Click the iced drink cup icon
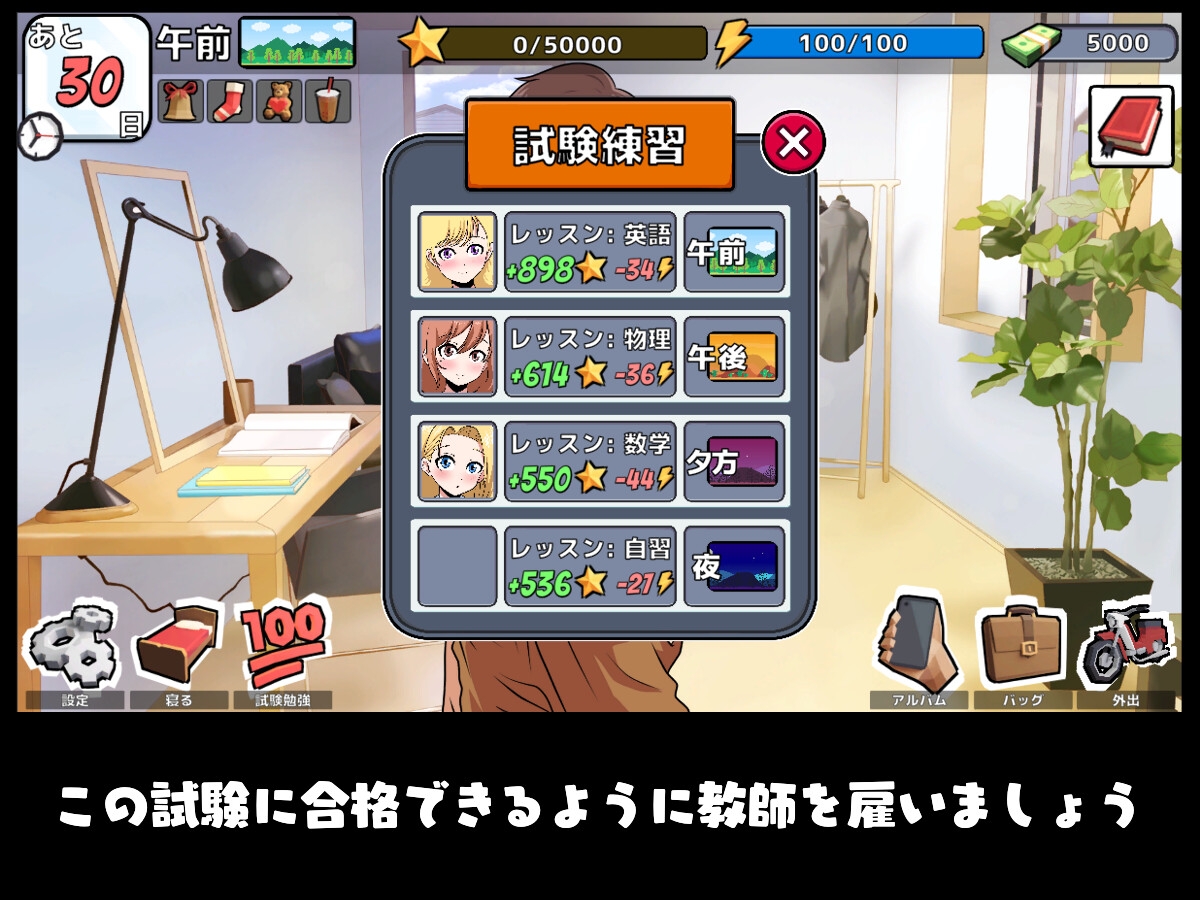The width and height of the screenshot is (1200, 900). (x=328, y=101)
